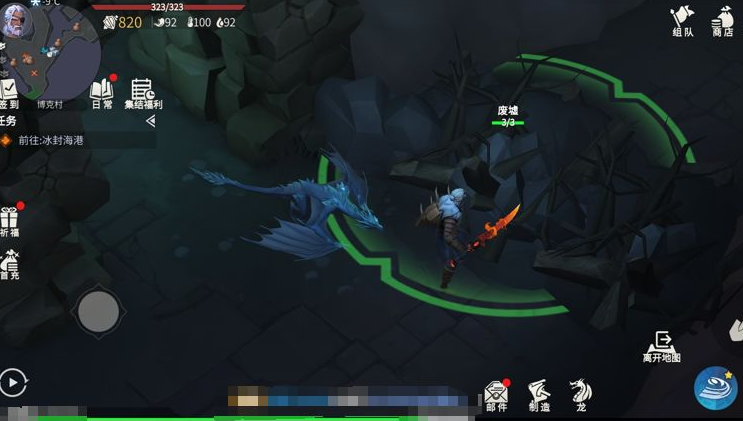Open the 龙 dragon menu
Screen dimensions: 743x421
[580, 394]
